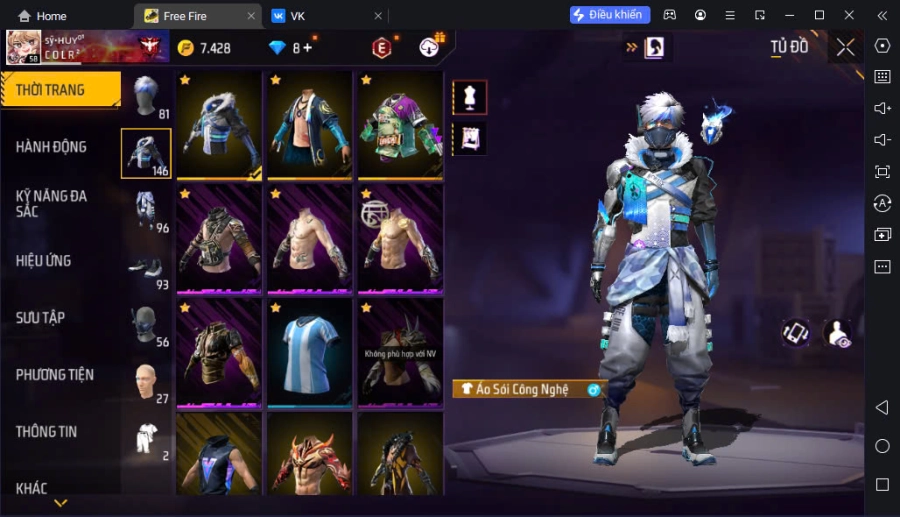The height and width of the screenshot is (517, 900).
Task: Select the KỸ NĂNG ĐA SẮC category
Action: 52,204
